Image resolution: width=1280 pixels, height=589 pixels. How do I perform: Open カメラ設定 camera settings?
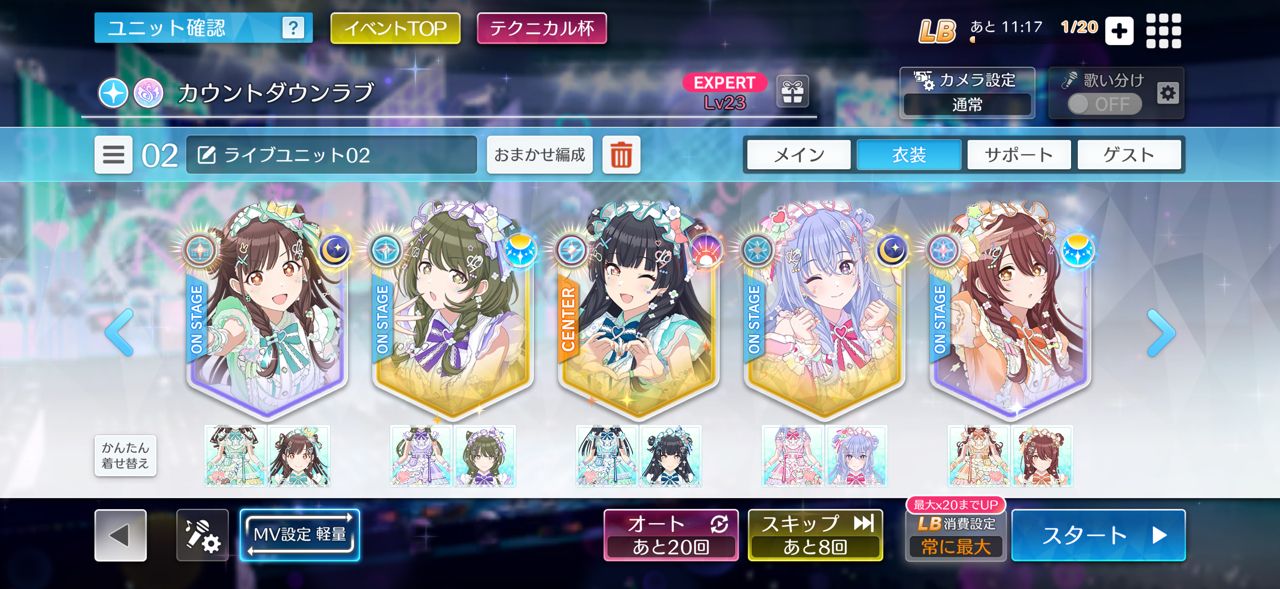(x=968, y=92)
